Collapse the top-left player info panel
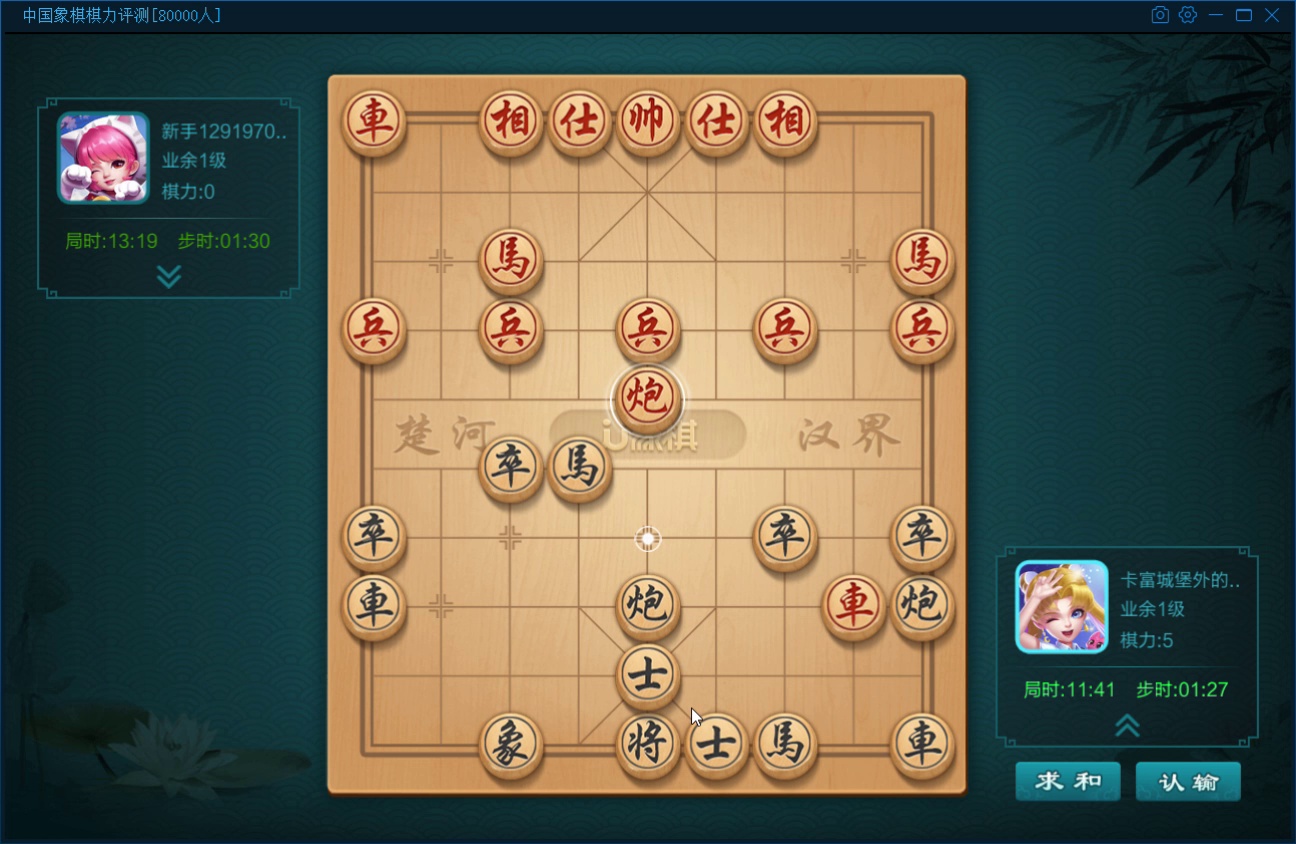This screenshot has height=844, width=1296. pyautogui.click(x=167, y=277)
